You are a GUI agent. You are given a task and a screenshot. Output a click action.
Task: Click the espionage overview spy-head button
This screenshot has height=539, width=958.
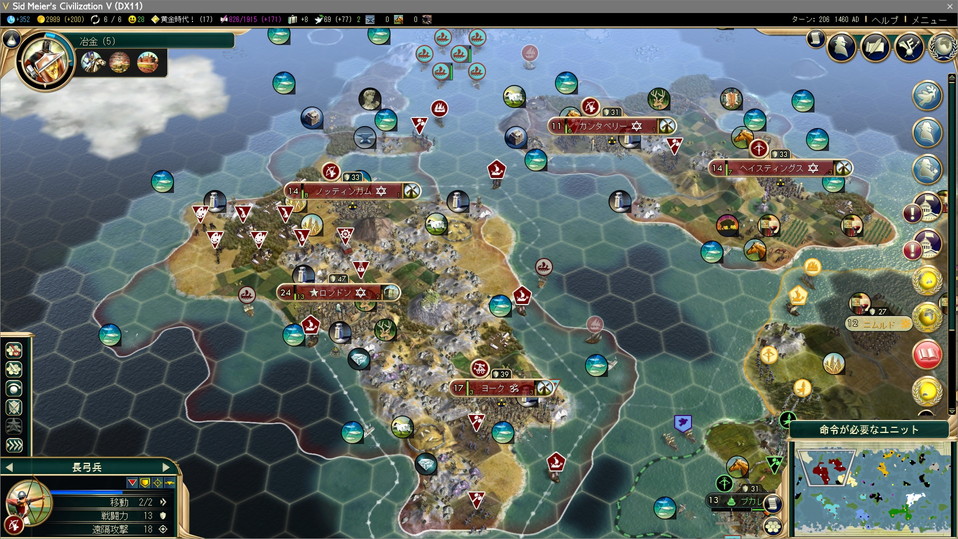[x=842, y=46]
